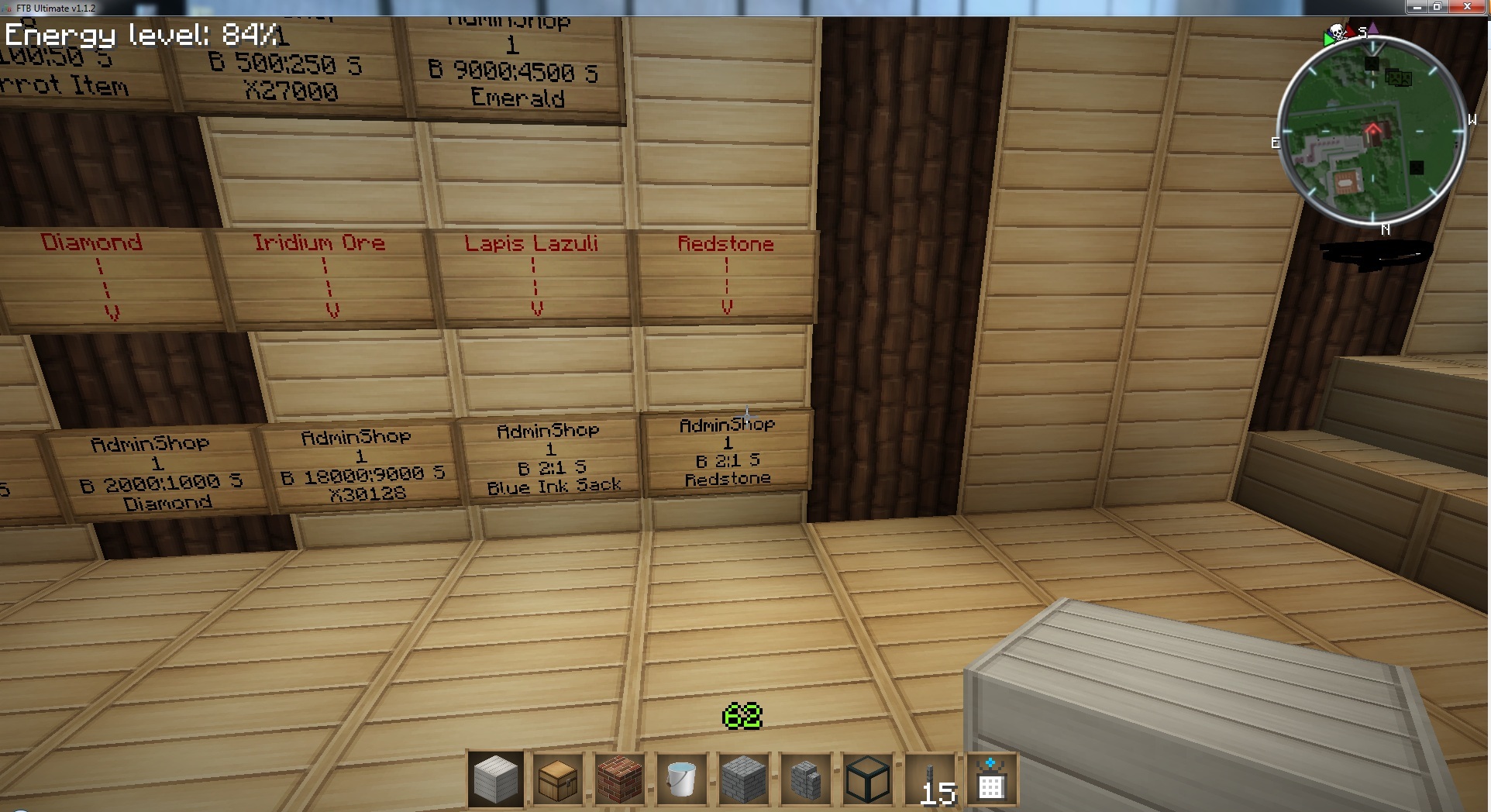Select the brick block in the hotbar
Screen dimensions: 1491x812
(x=620, y=779)
